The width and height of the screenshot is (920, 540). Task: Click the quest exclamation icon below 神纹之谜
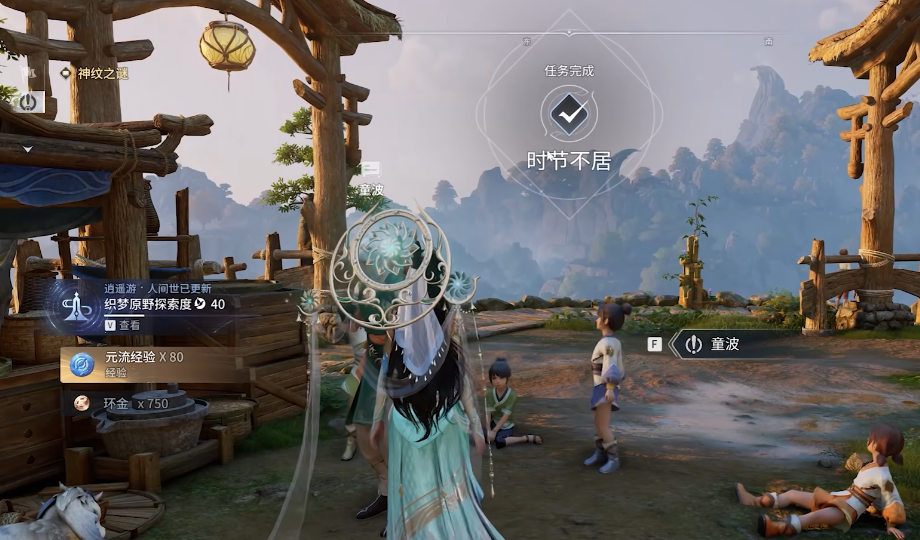tap(28, 101)
